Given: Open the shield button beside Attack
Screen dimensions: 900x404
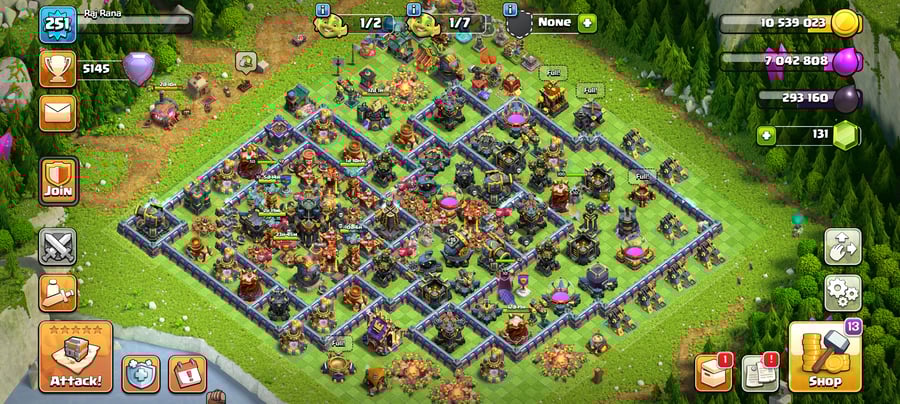Looking at the screenshot, I should pos(141,373).
